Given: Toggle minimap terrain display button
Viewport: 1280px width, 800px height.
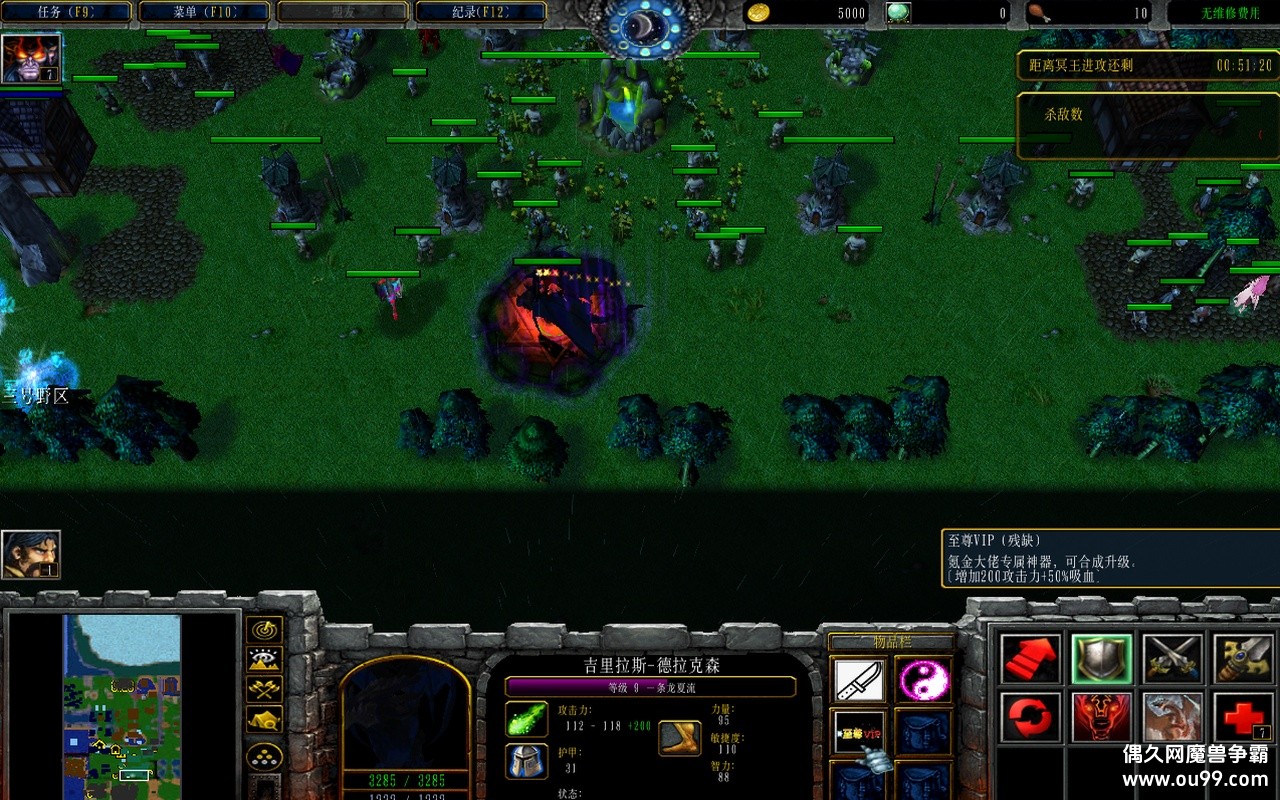Looking at the screenshot, I should (x=264, y=660).
